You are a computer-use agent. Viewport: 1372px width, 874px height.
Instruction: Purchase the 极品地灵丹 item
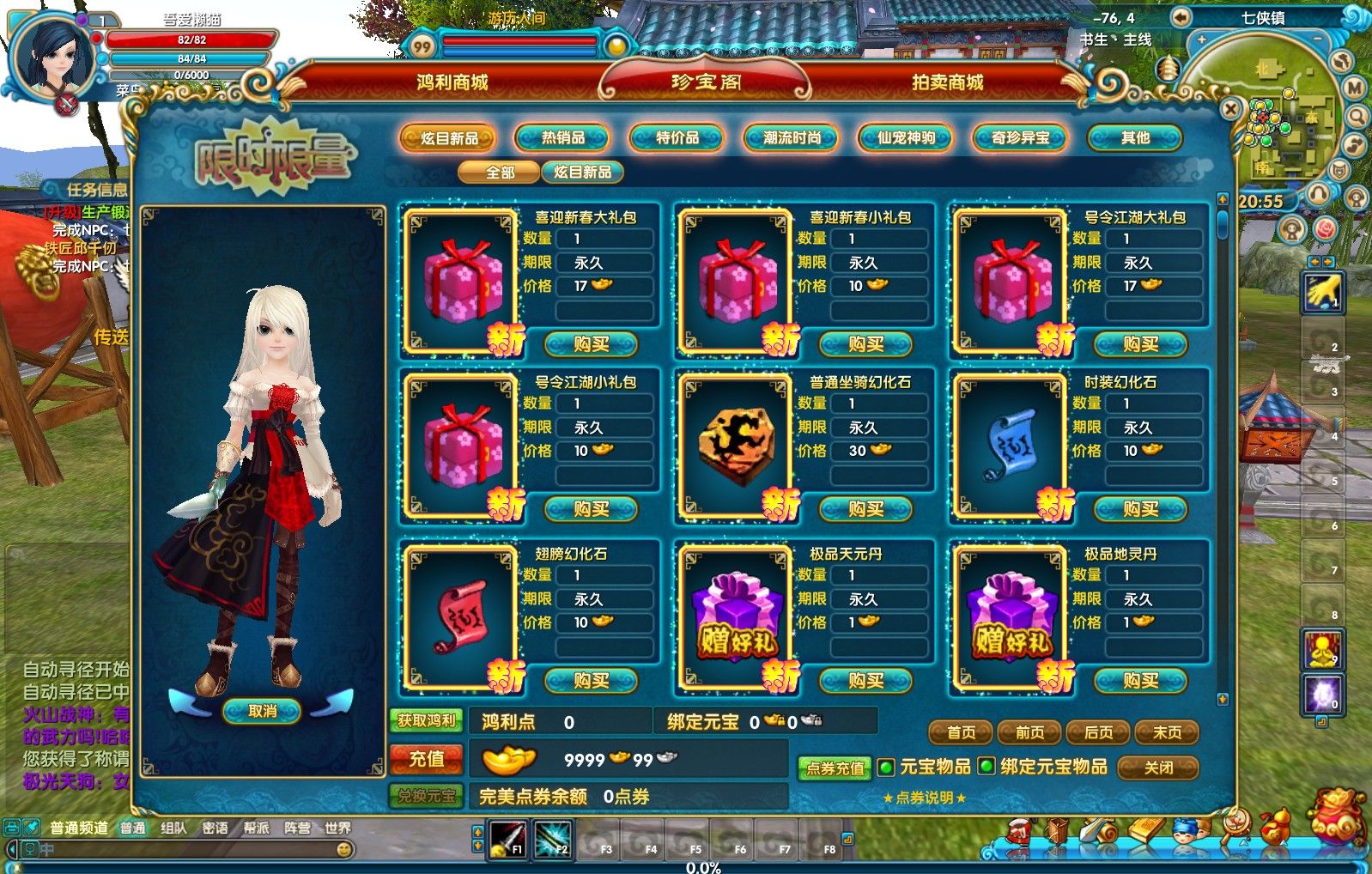(x=1140, y=681)
